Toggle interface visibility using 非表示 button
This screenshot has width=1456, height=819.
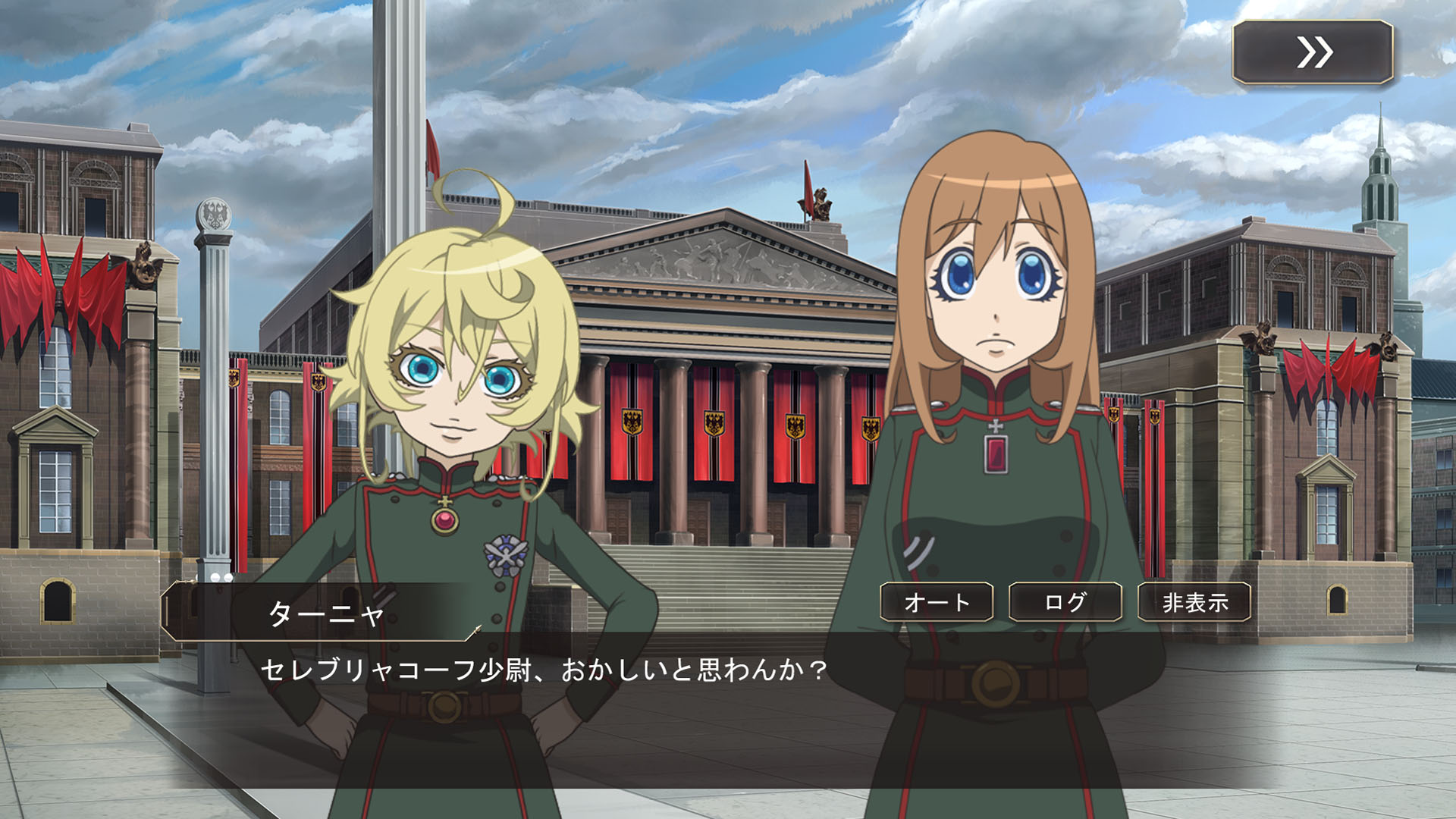coord(1192,604)
